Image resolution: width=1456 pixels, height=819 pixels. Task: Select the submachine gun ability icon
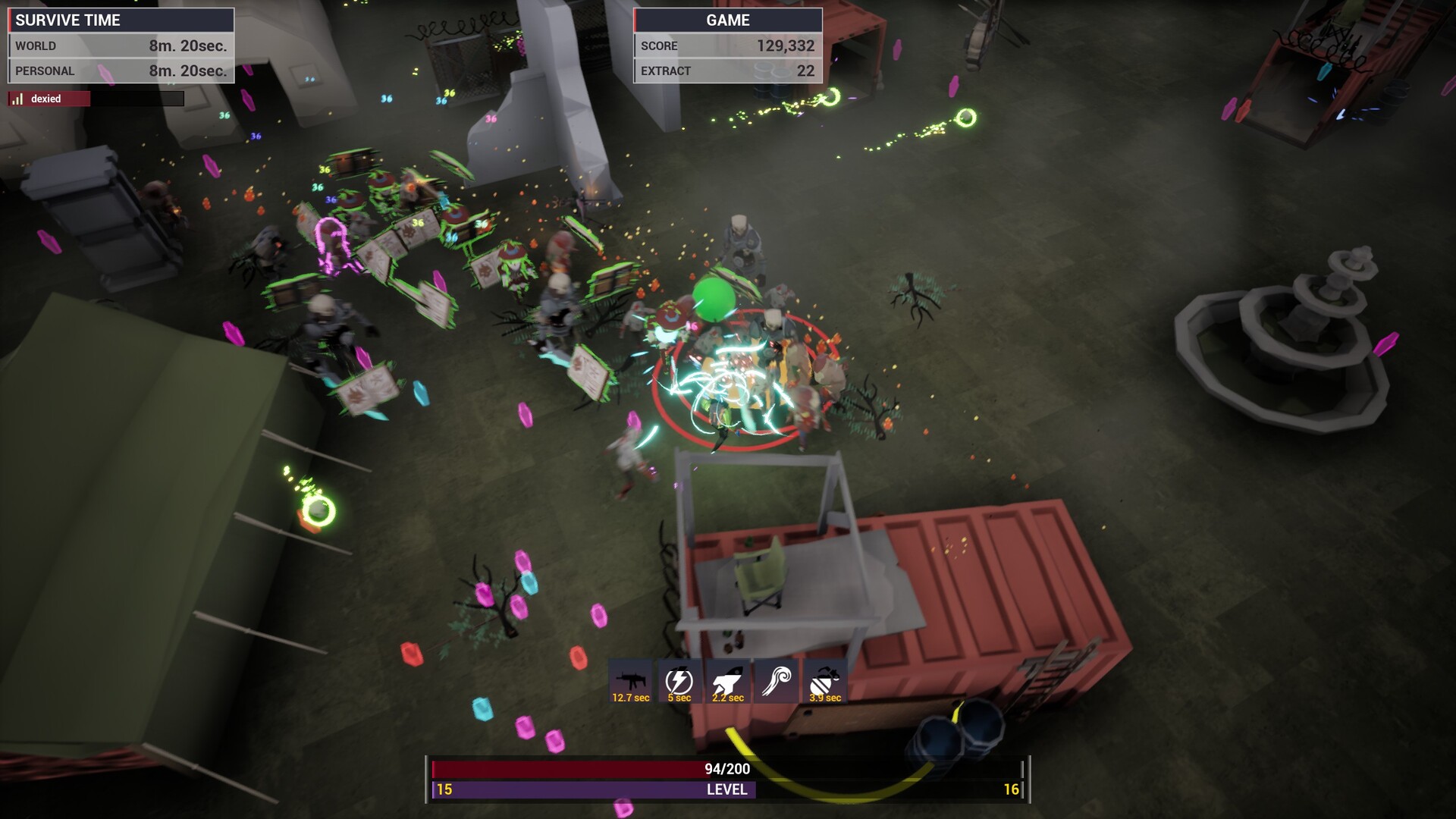coord(631,681)
